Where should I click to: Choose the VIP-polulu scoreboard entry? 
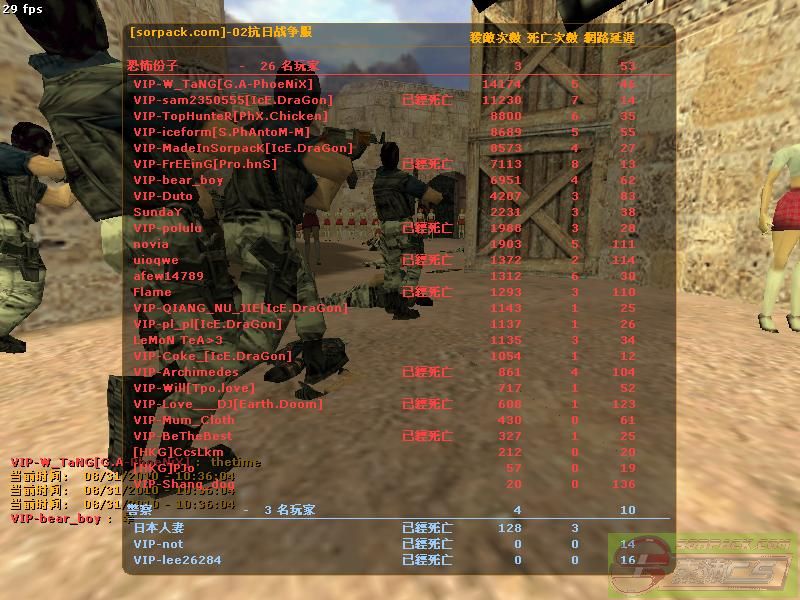point(167,228)
